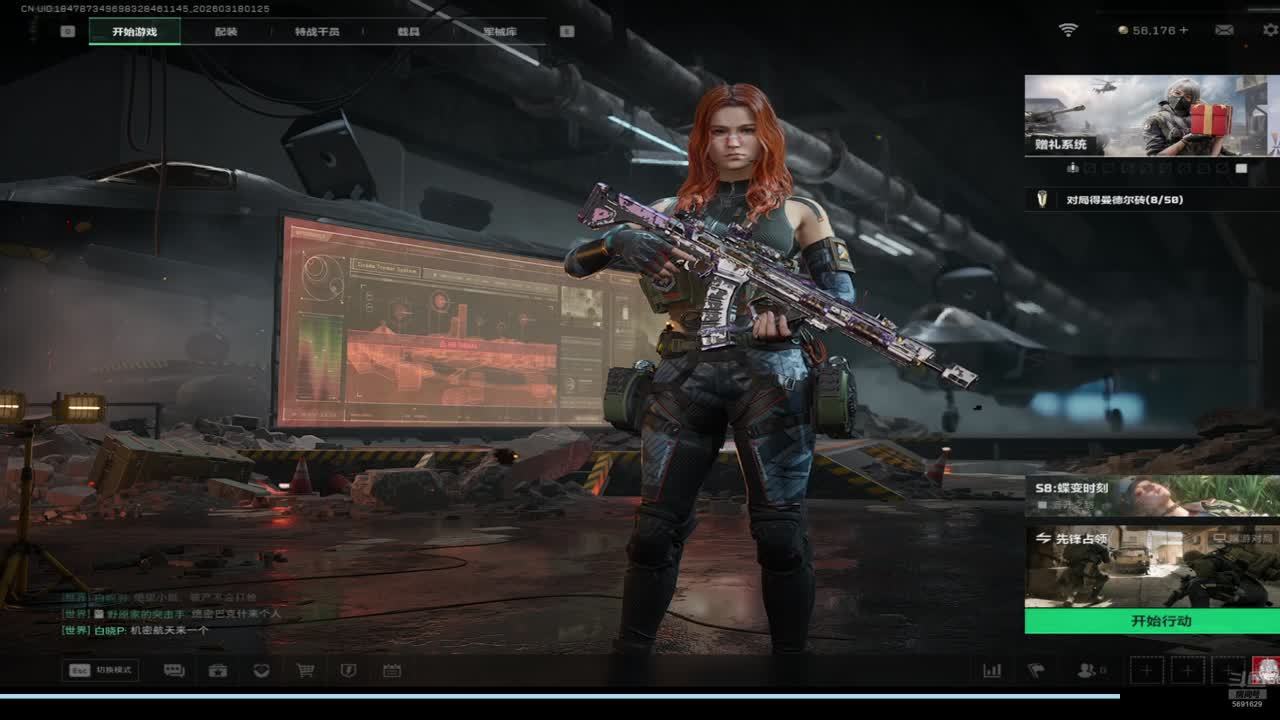
Task: Open the calendar events icon
Action: [392, 671]
